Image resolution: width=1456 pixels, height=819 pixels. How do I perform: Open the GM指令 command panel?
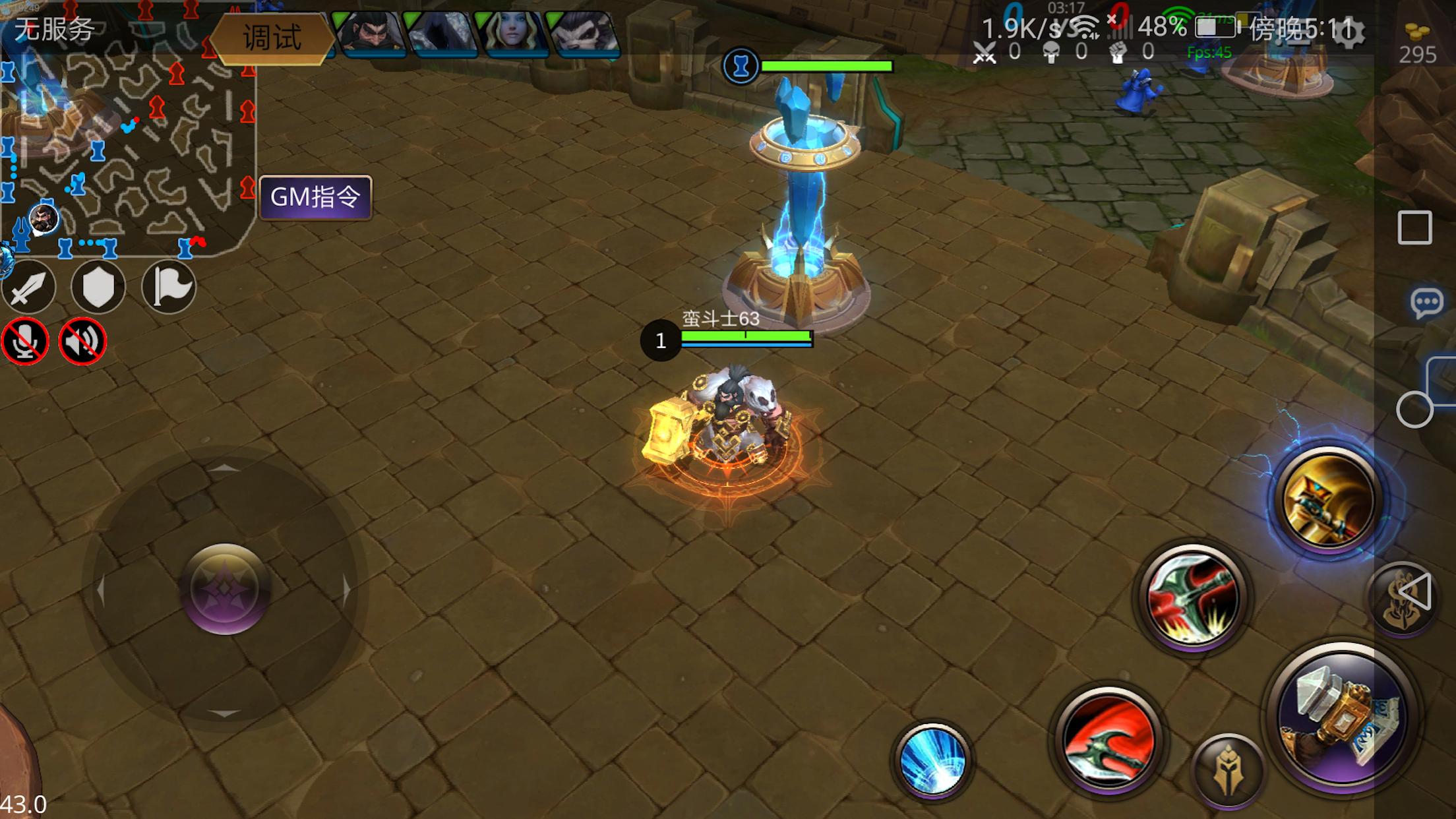pyautogui.click(x=316, y=197)
